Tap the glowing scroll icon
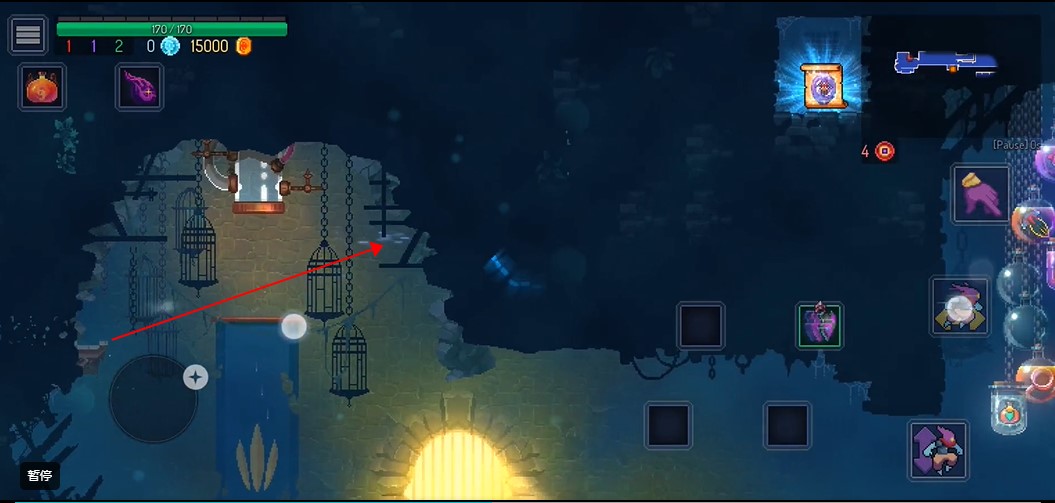The height and width of the screenshot is (503, 1055). pos(822,86)
